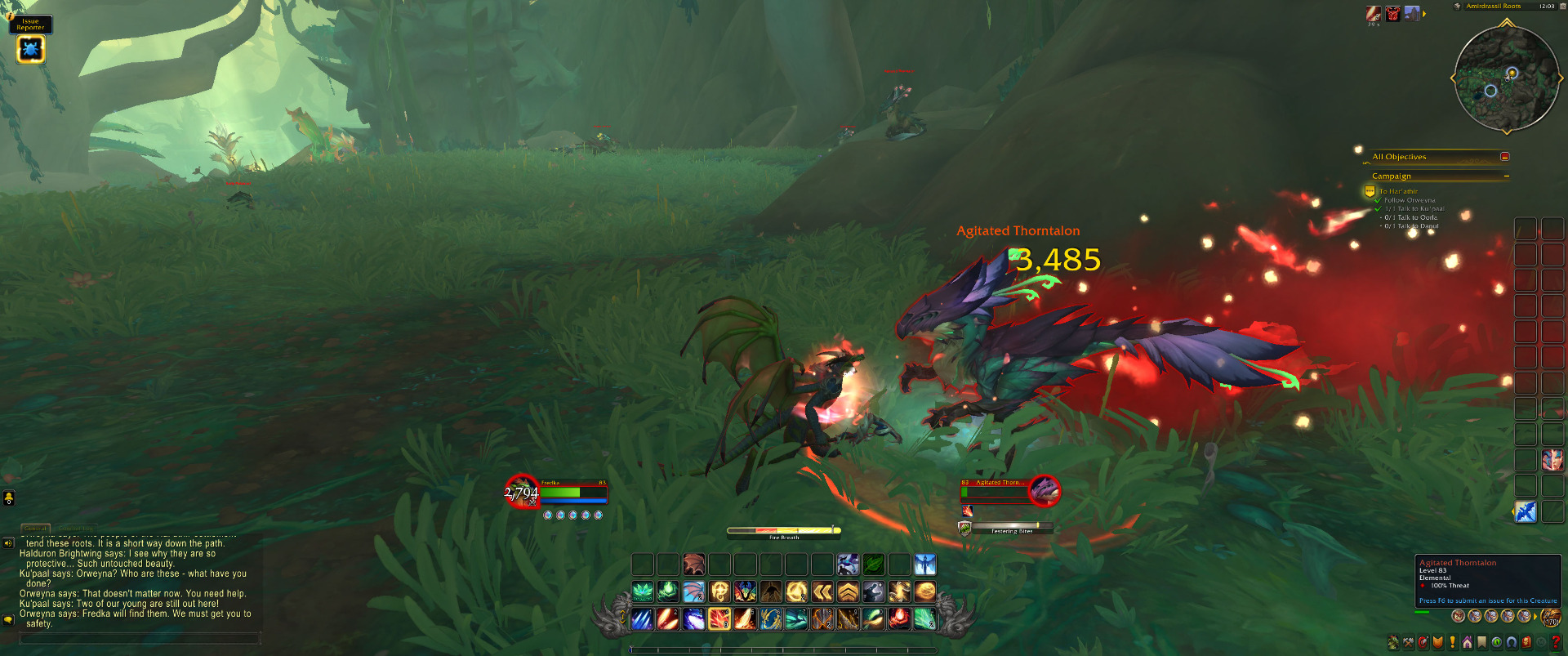This screenshot has width=1568, height=656.
Task: Open the character info micro button
Action: [x=1393, y=643]
